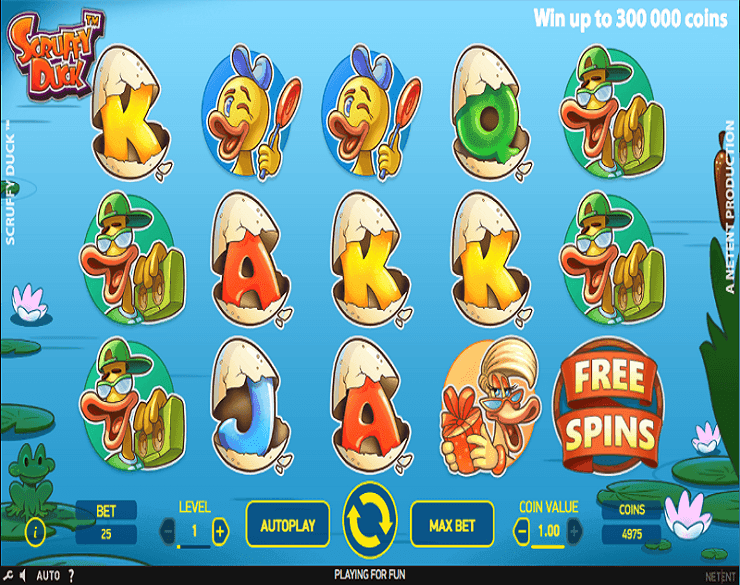Click the AUTO quick-autoplay option
The width and height of the screenshot is (740, 585).
pos(48,576)
